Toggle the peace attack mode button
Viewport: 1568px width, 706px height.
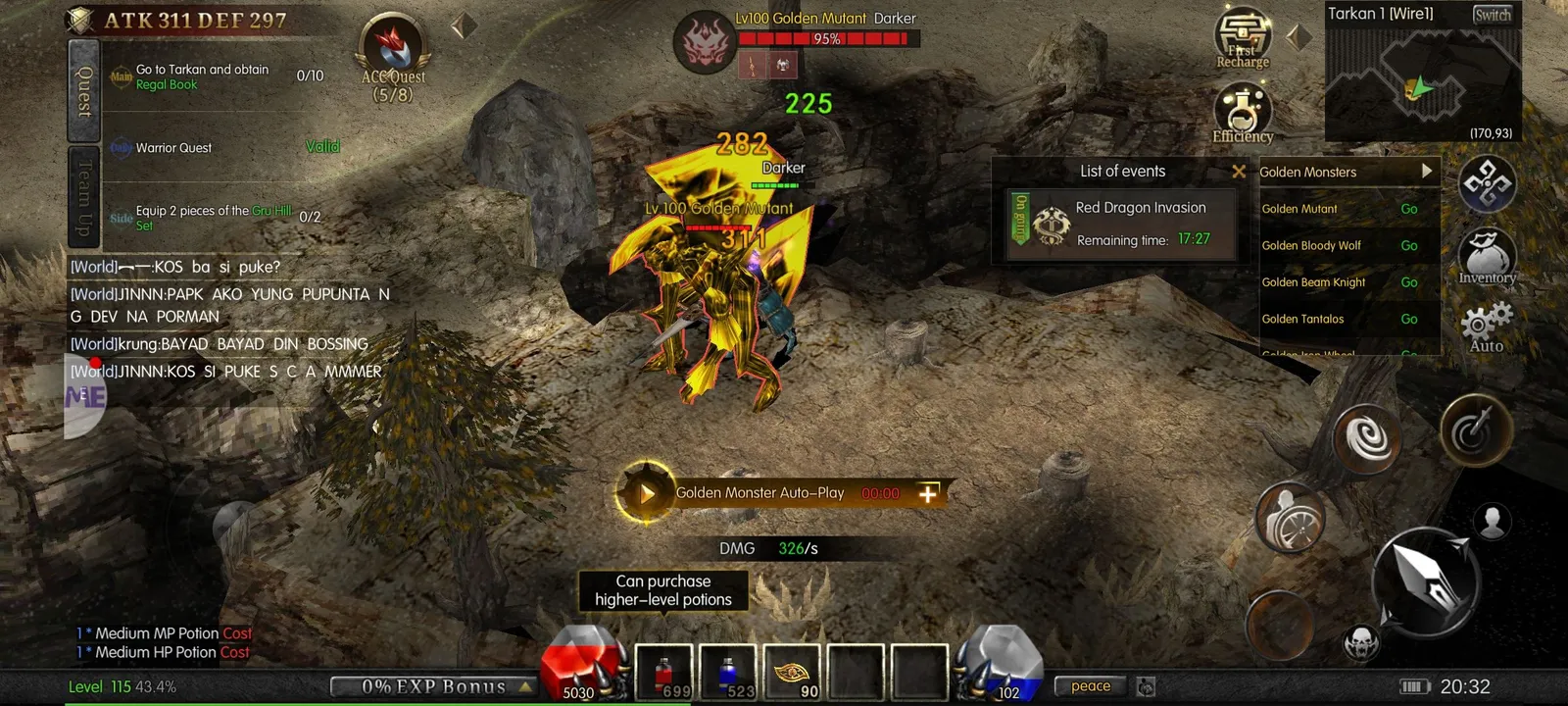pos(1090,686)
